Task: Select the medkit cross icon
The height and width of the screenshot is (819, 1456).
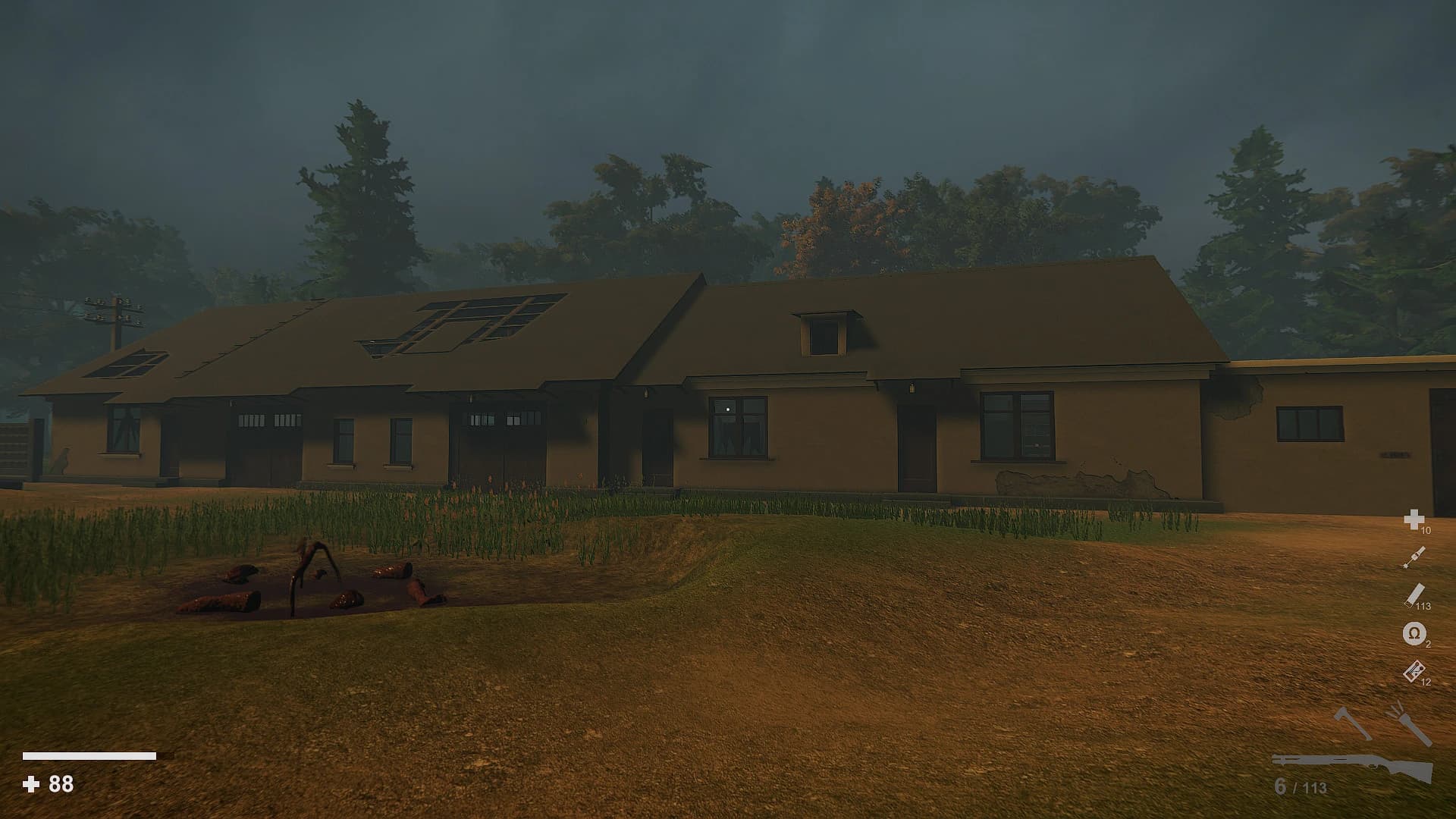Action: pos(1414,520)
